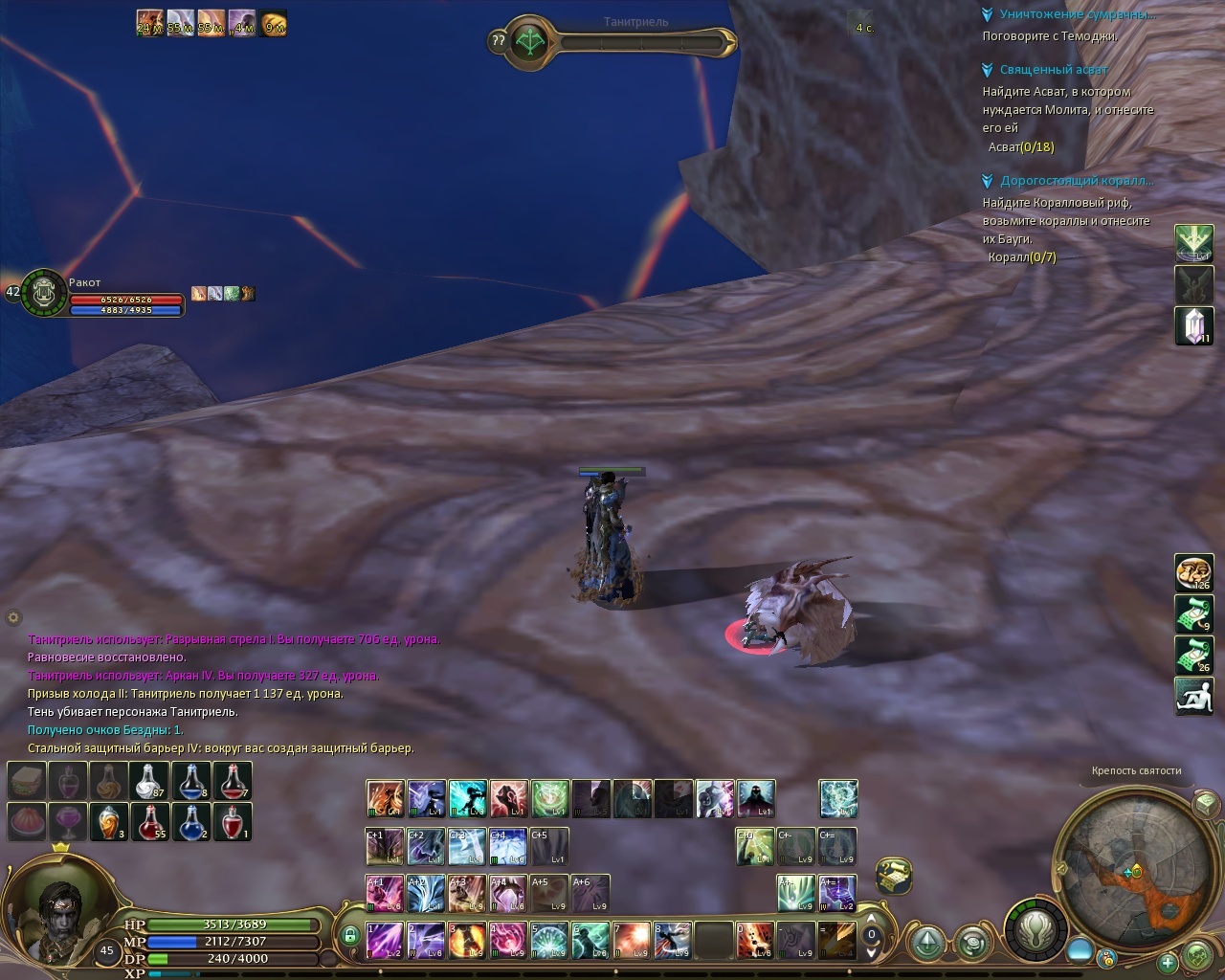Open the Уничтожение сумрачных quest entry
Image resolution: width=1225 pixels, height=980 pixels.
(x=1077, y=14)
